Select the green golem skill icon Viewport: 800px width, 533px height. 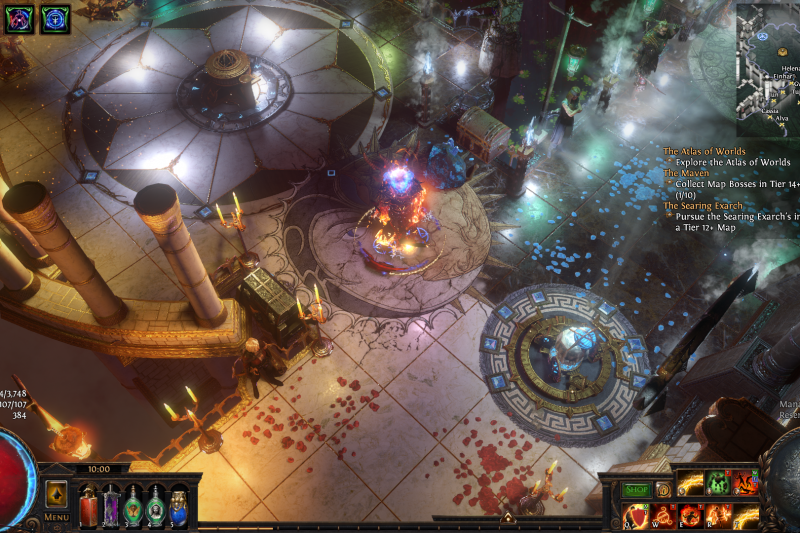tap(718, 484)
